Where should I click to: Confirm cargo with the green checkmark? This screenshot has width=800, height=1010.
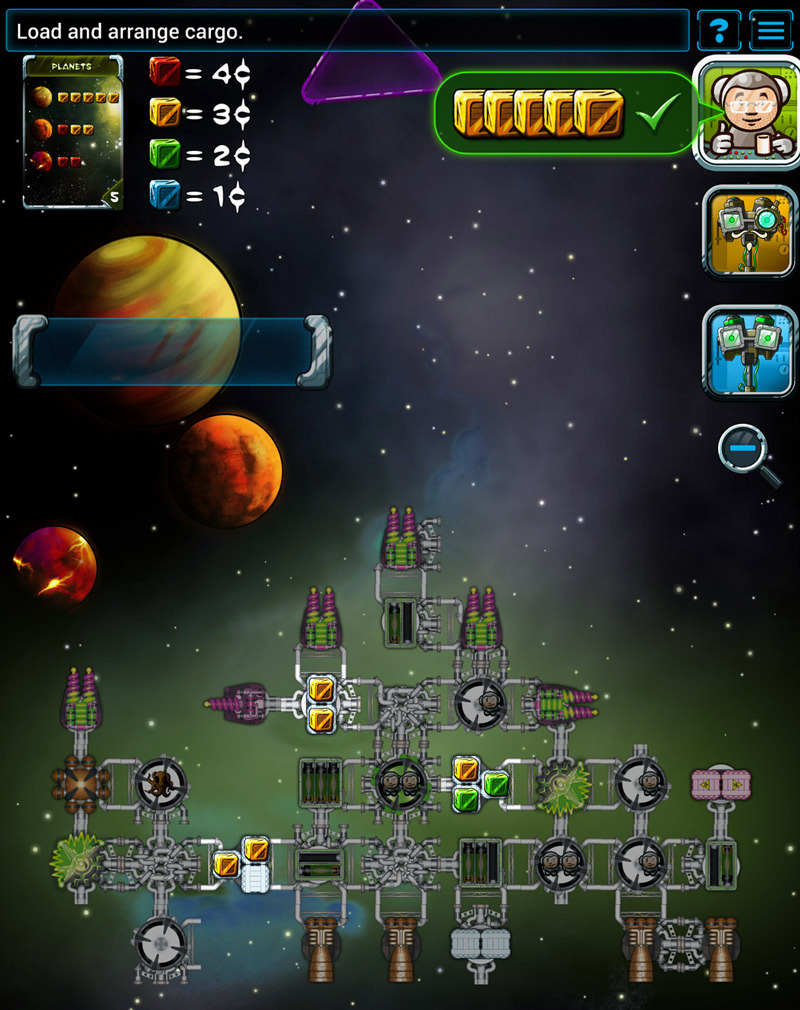[x=657, y=110]
